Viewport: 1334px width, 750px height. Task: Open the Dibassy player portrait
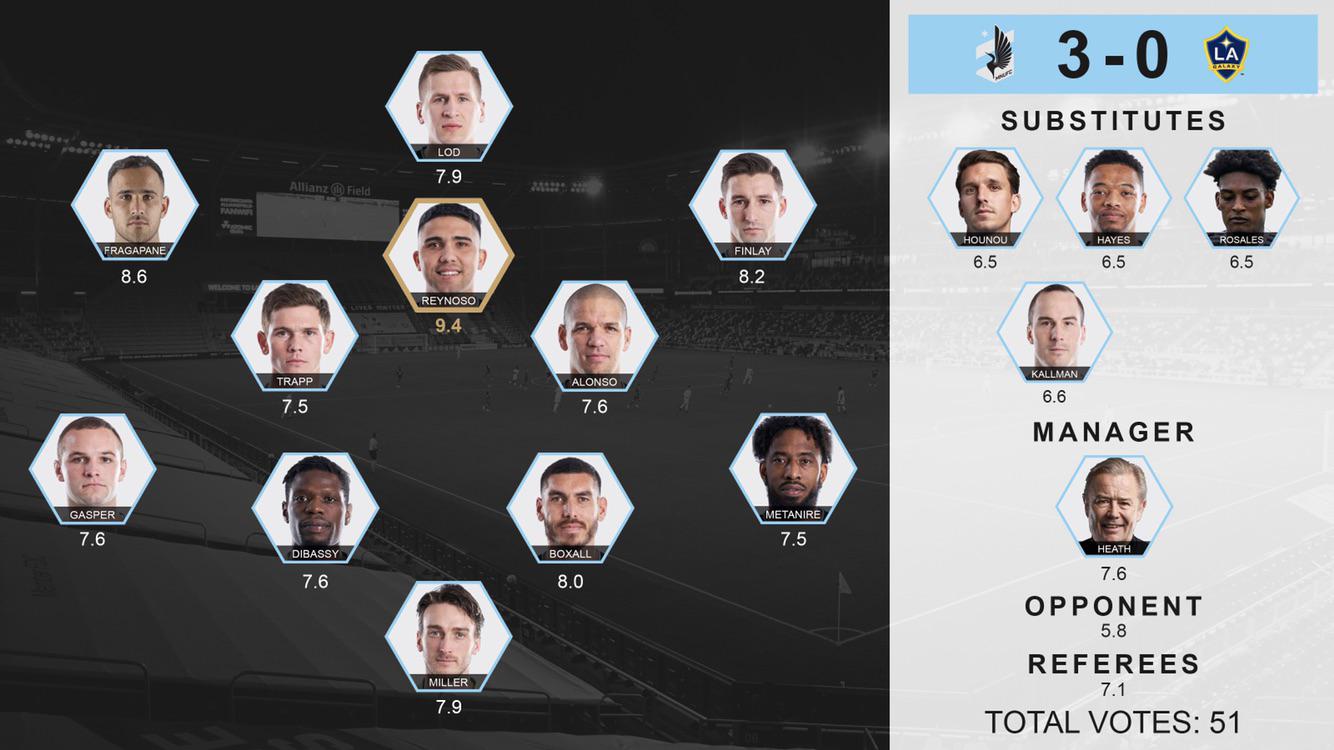[x=315, y=509]
